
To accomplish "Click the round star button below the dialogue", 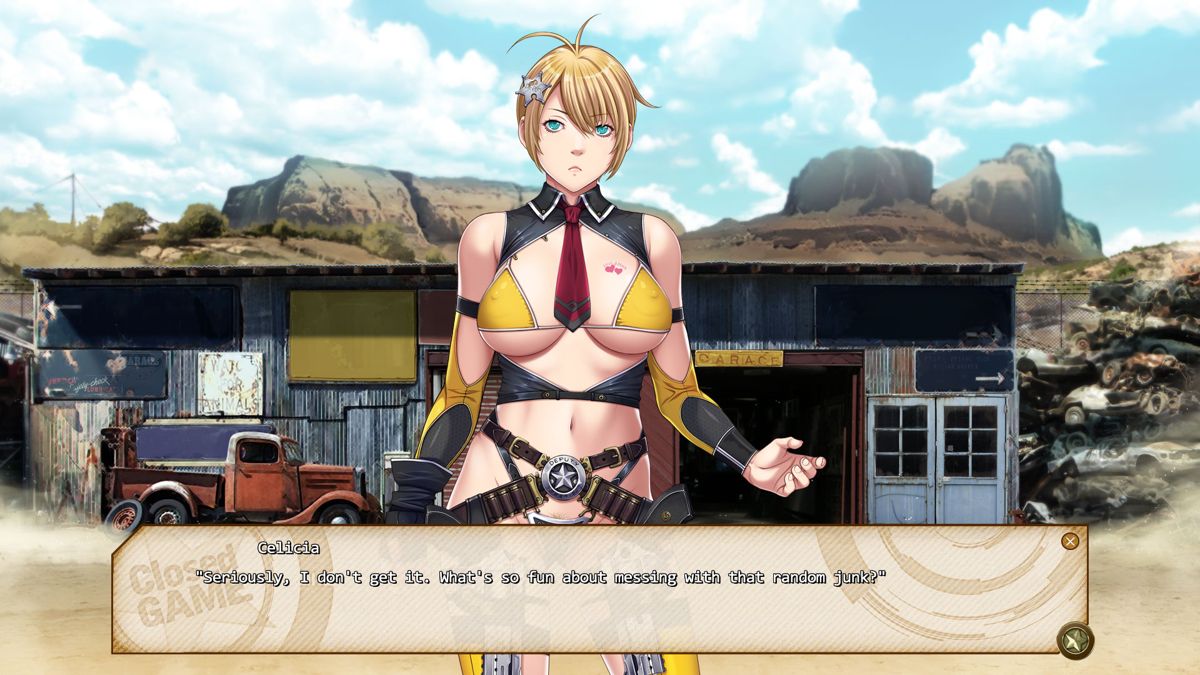I will pos(1075,640).
